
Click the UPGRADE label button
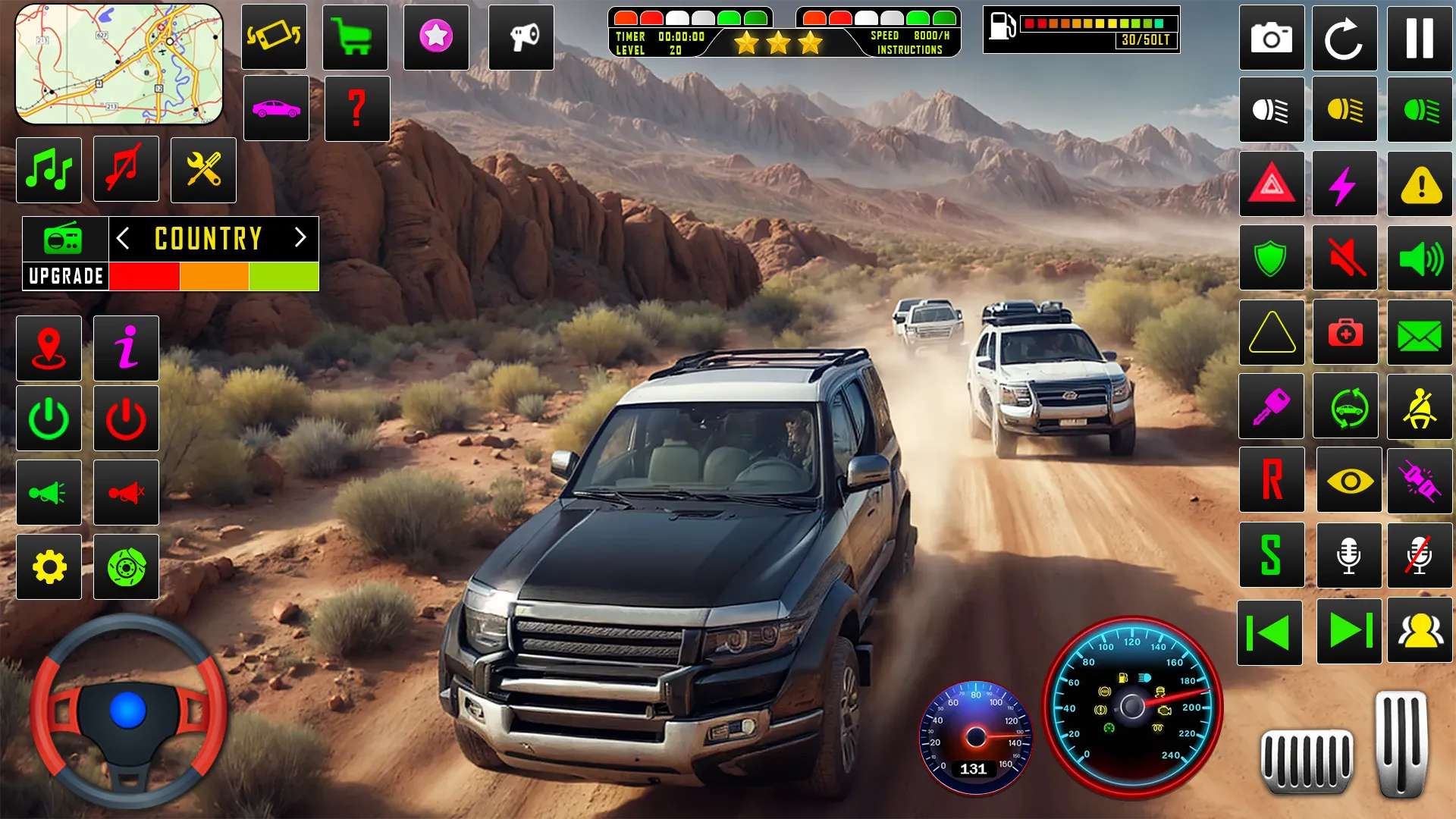[x=66, y=276]
